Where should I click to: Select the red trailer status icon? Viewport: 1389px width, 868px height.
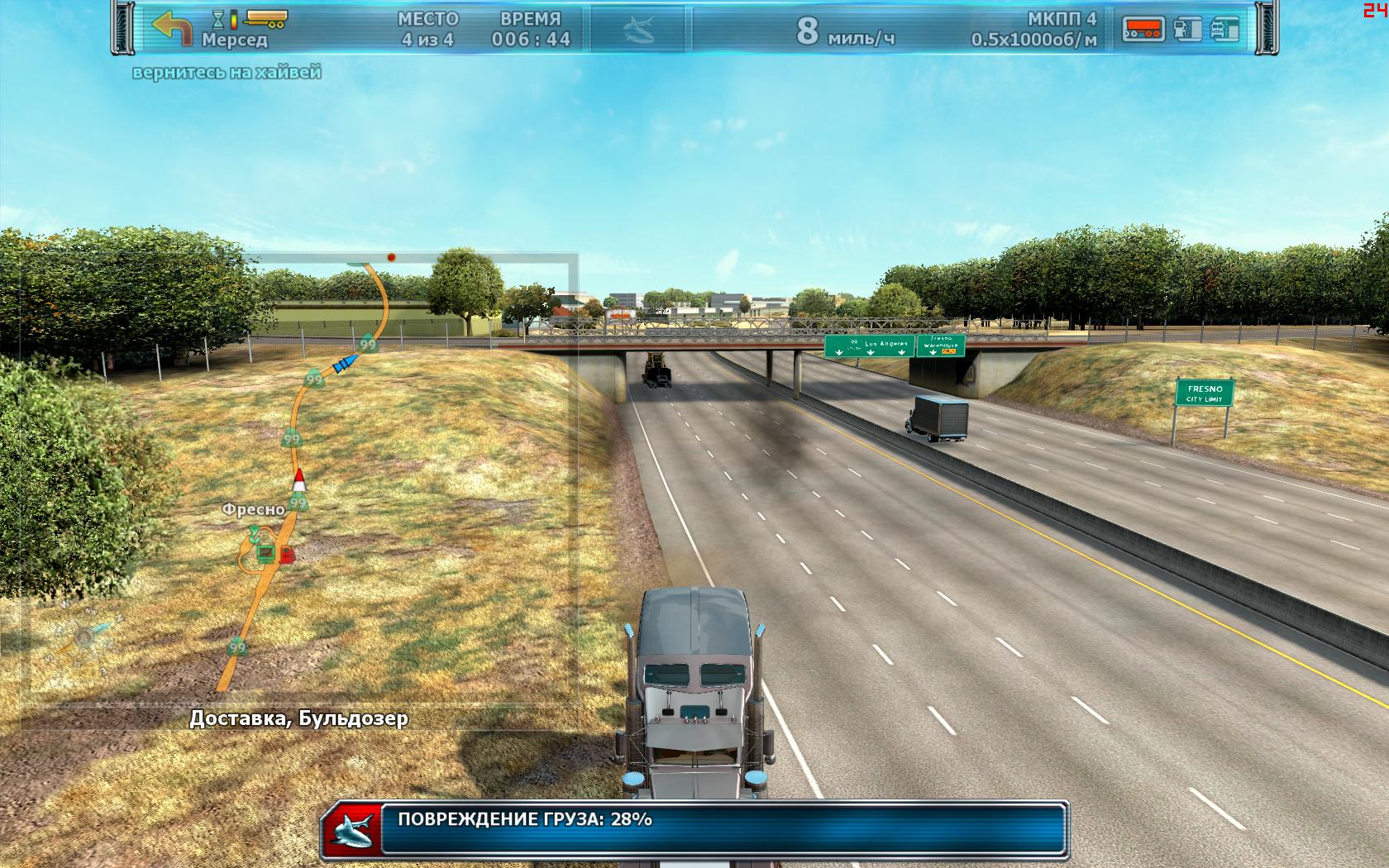coord(1143,30)
